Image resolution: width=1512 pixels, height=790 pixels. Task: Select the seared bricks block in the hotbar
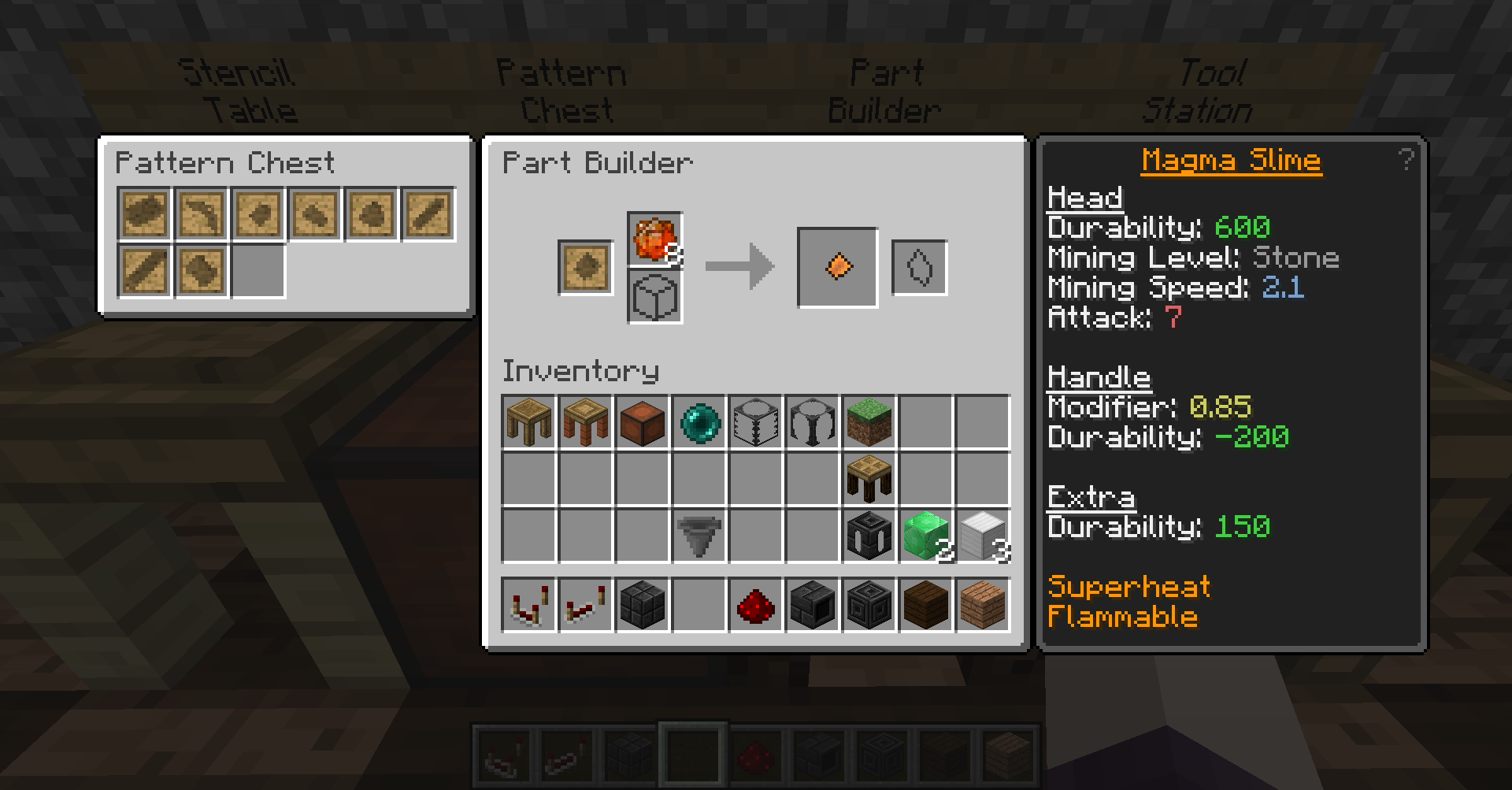tap(643, 605)
